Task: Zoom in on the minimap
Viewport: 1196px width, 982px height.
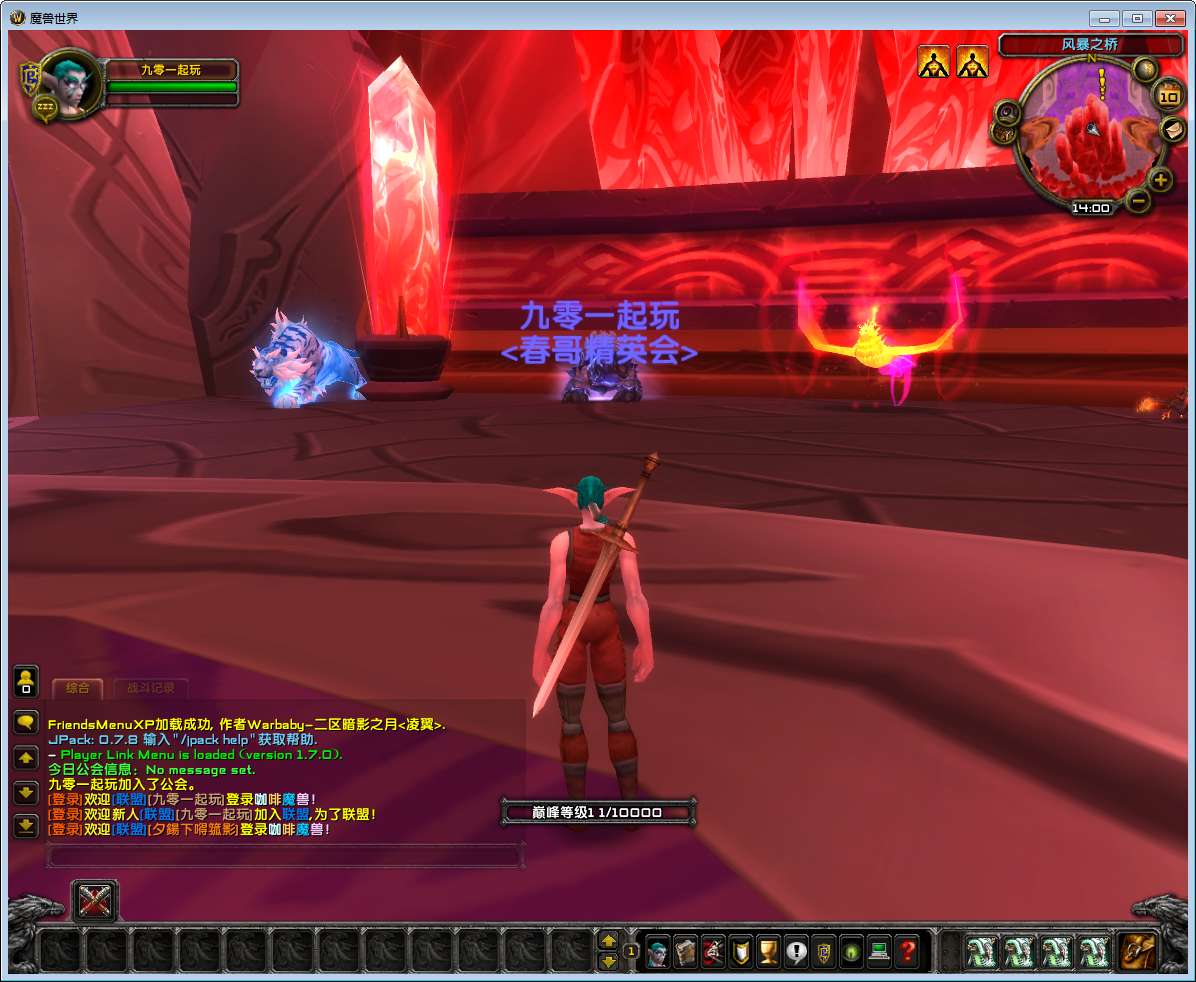Action: (x=1160, y=180)
